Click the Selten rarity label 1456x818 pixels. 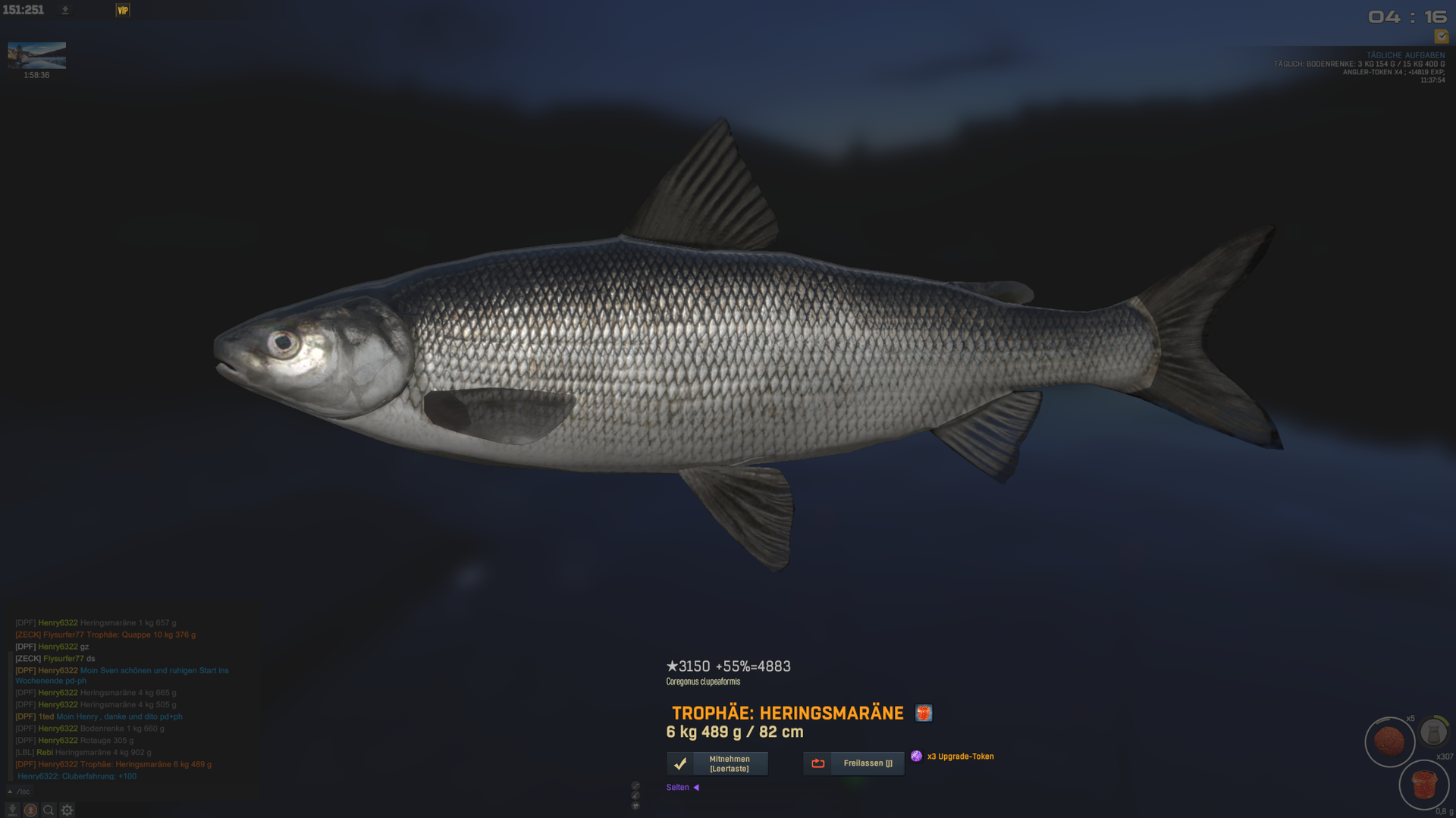pyautogui.click(x=678, y=788)
